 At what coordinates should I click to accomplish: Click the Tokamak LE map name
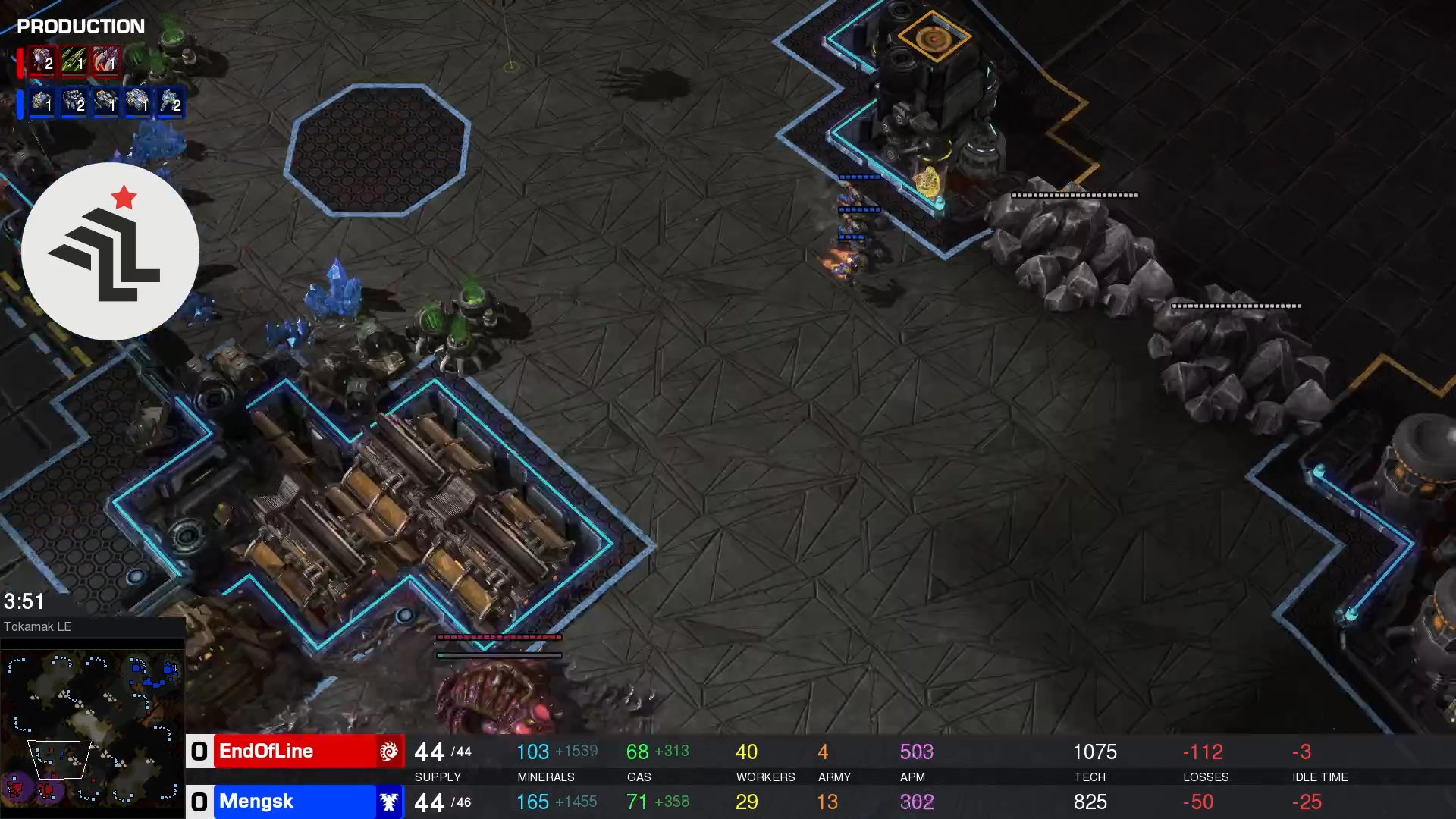(37, 626)
